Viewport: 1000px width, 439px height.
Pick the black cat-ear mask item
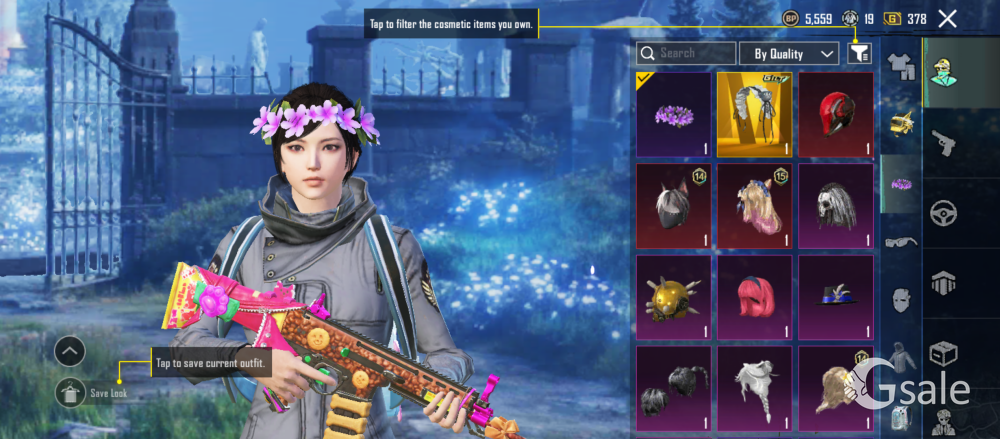pos(673,206)
